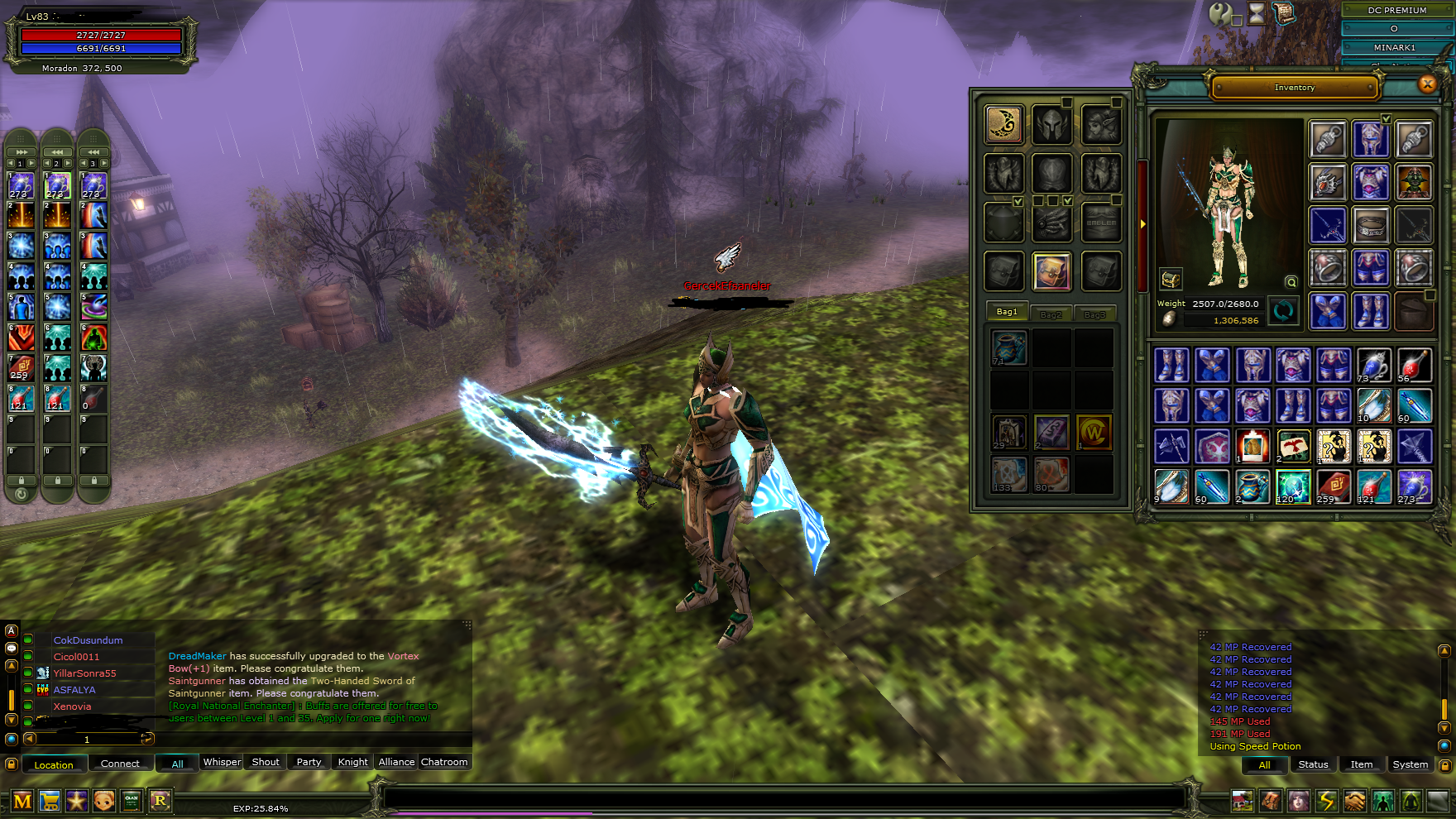This screenshot has height=819, width=1456.
Task: Show the System messages tab
Action: click(1410, 764)
